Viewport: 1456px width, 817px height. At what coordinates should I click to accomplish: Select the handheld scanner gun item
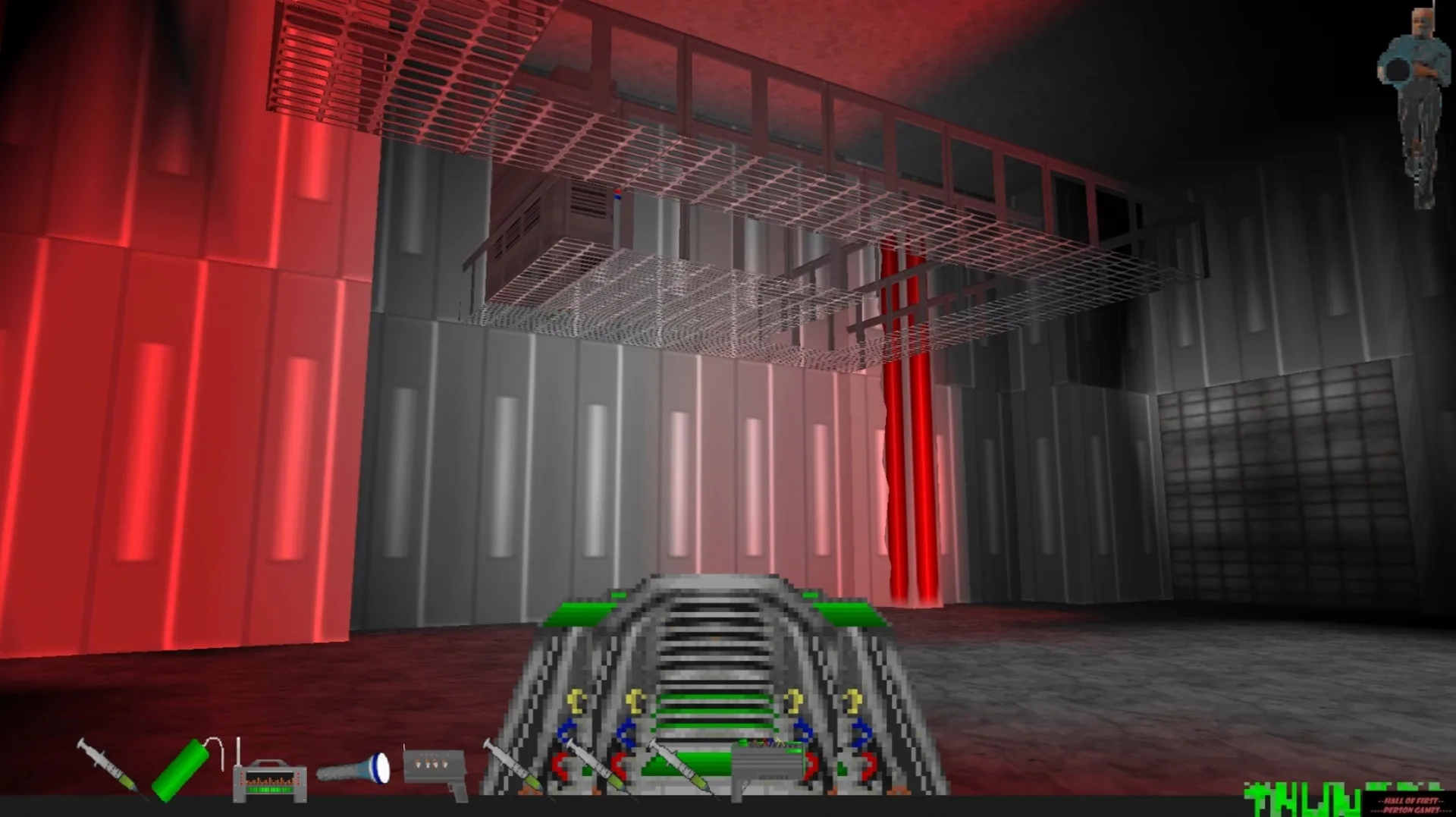(x=436, y=768)
